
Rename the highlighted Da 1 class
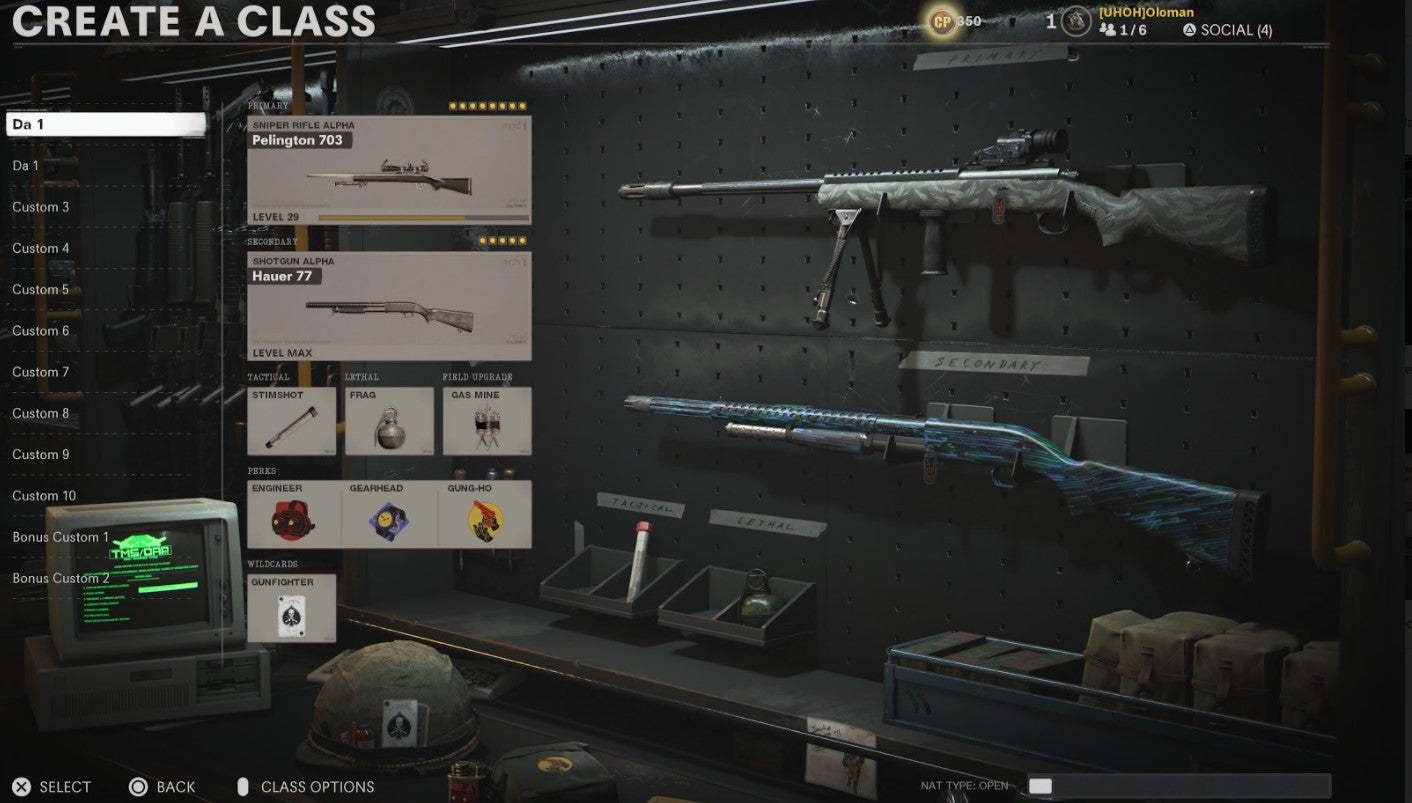click(x=105, y=123)
